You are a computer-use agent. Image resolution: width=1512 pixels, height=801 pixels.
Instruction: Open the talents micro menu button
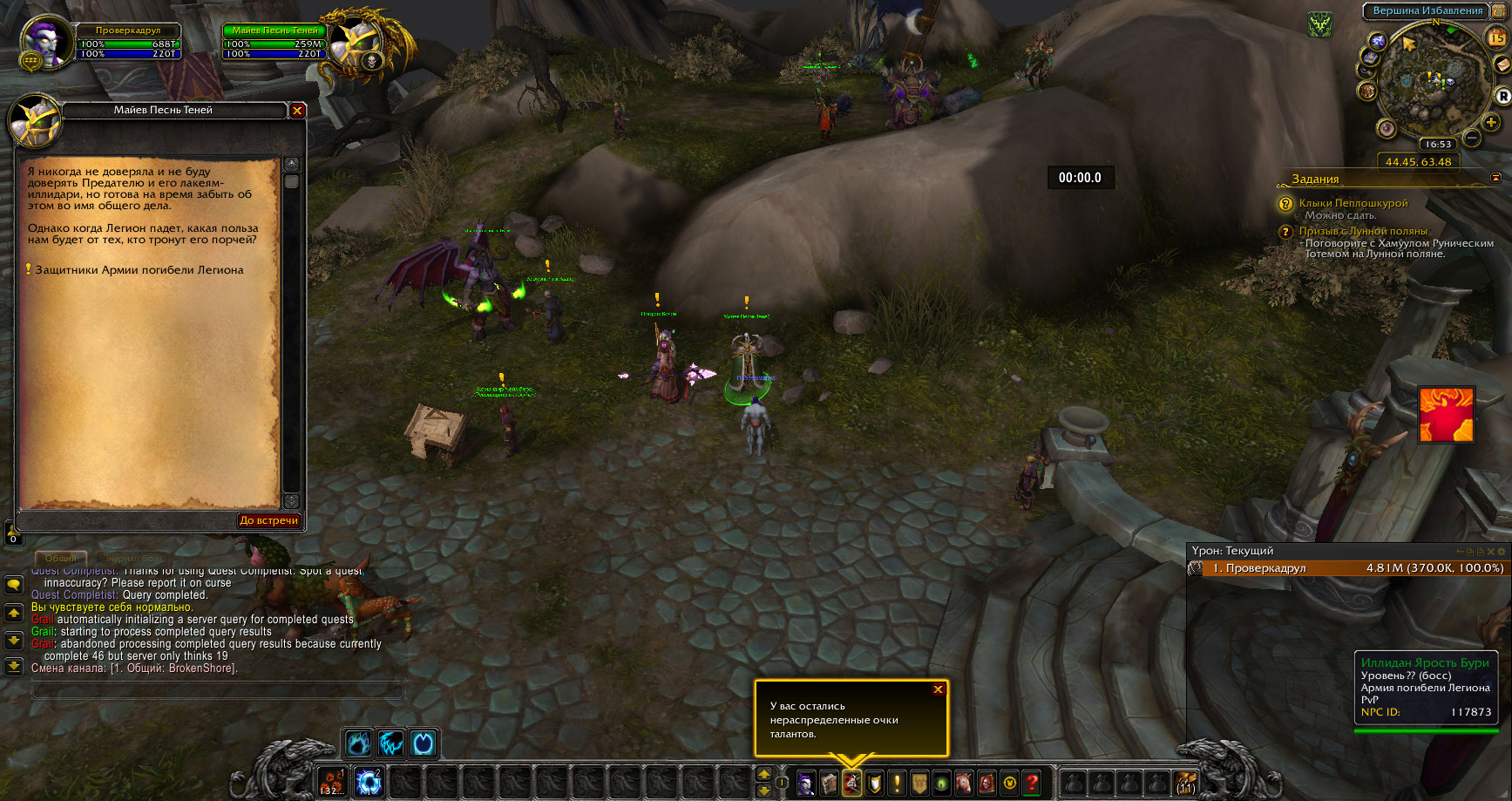851,783
